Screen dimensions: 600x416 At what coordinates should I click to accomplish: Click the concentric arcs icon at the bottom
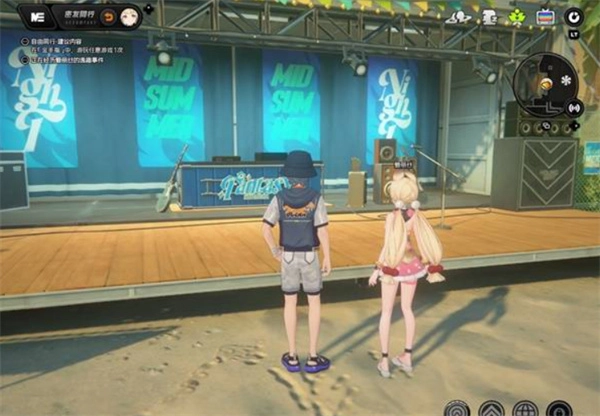[458, 409]
